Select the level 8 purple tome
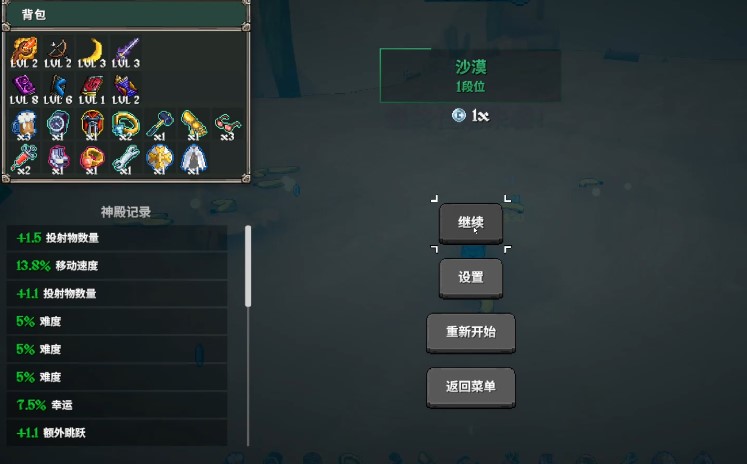747x464 pixels. [x=24, y=87]
